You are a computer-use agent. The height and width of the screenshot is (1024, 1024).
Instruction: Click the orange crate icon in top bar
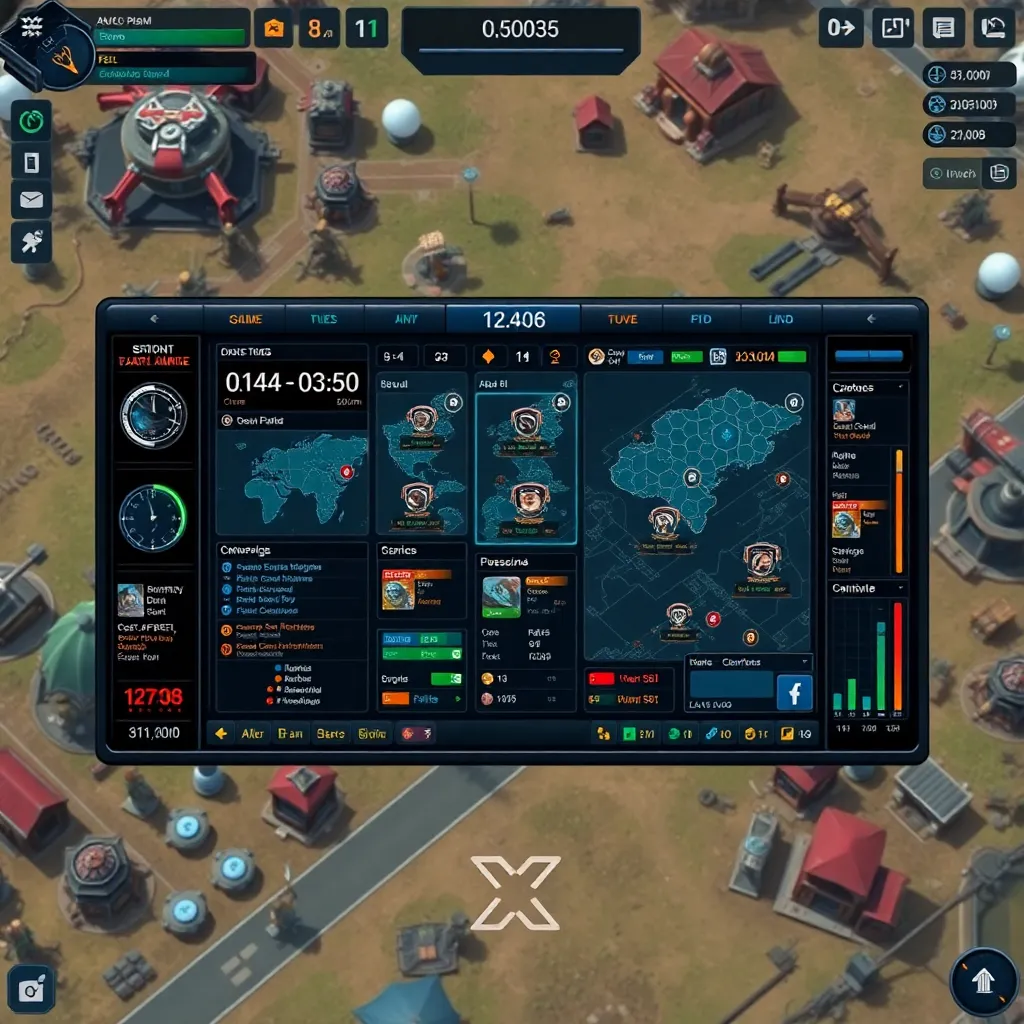273,29
